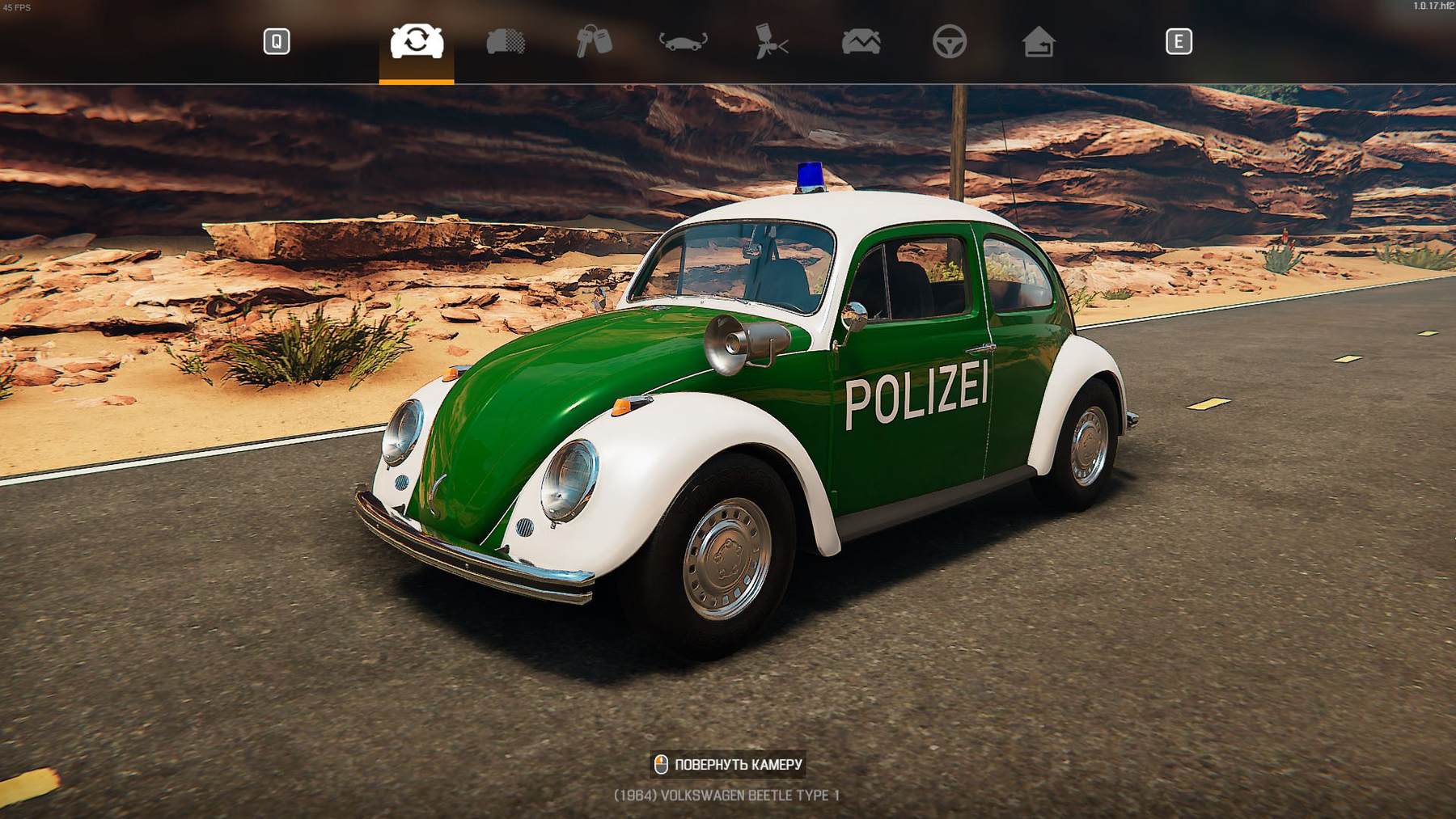Click the E hotkey button
Screen dimensions: 1456x819
coord(1179,40)
